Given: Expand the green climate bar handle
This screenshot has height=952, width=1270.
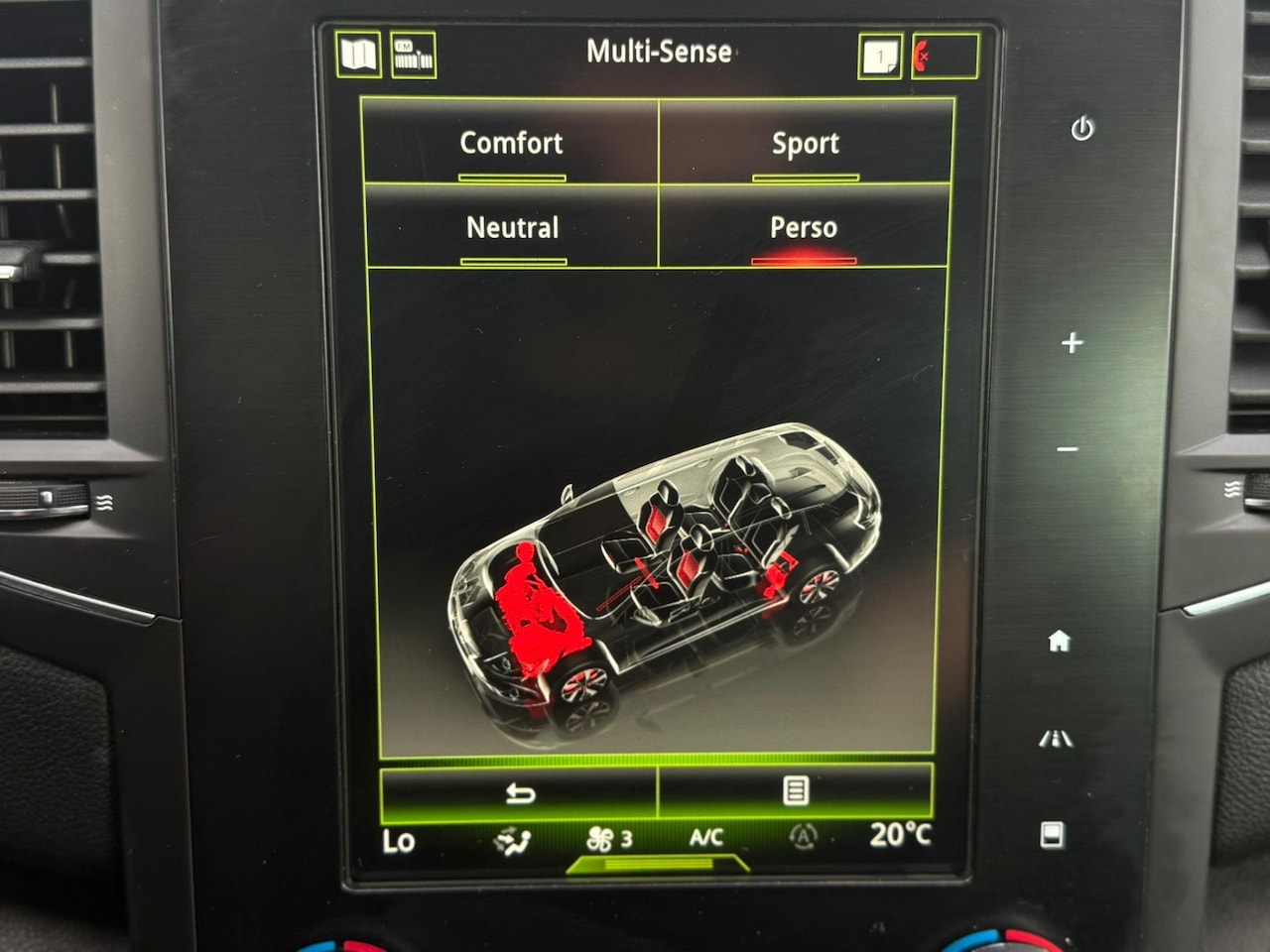Looking at the screenshot, I should (x=657, y=865).
